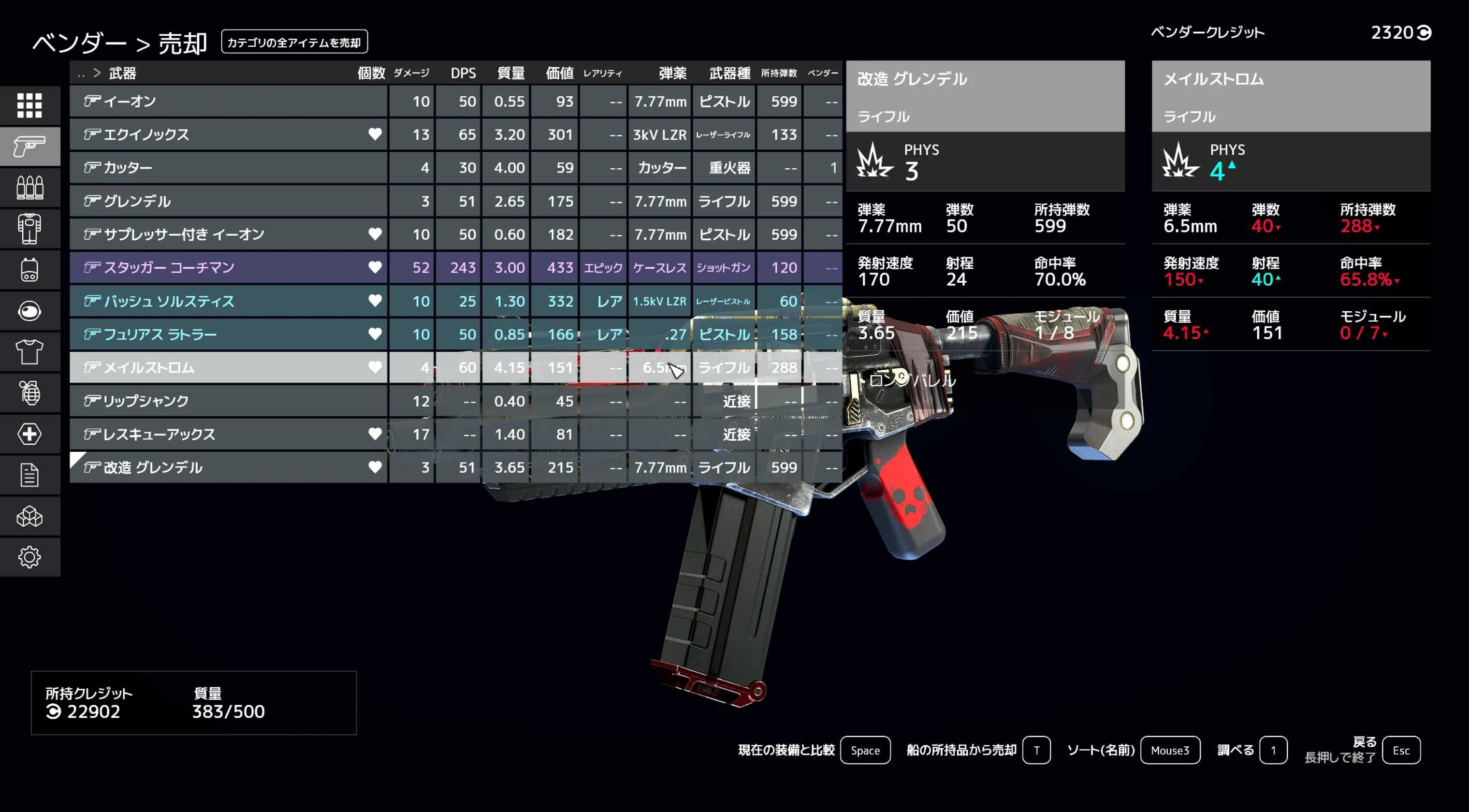Image resolution: width=1469 pixels, height=812 pixels.
Task: Select the フュリアス ラトラー pistol row
Action: 228,334
